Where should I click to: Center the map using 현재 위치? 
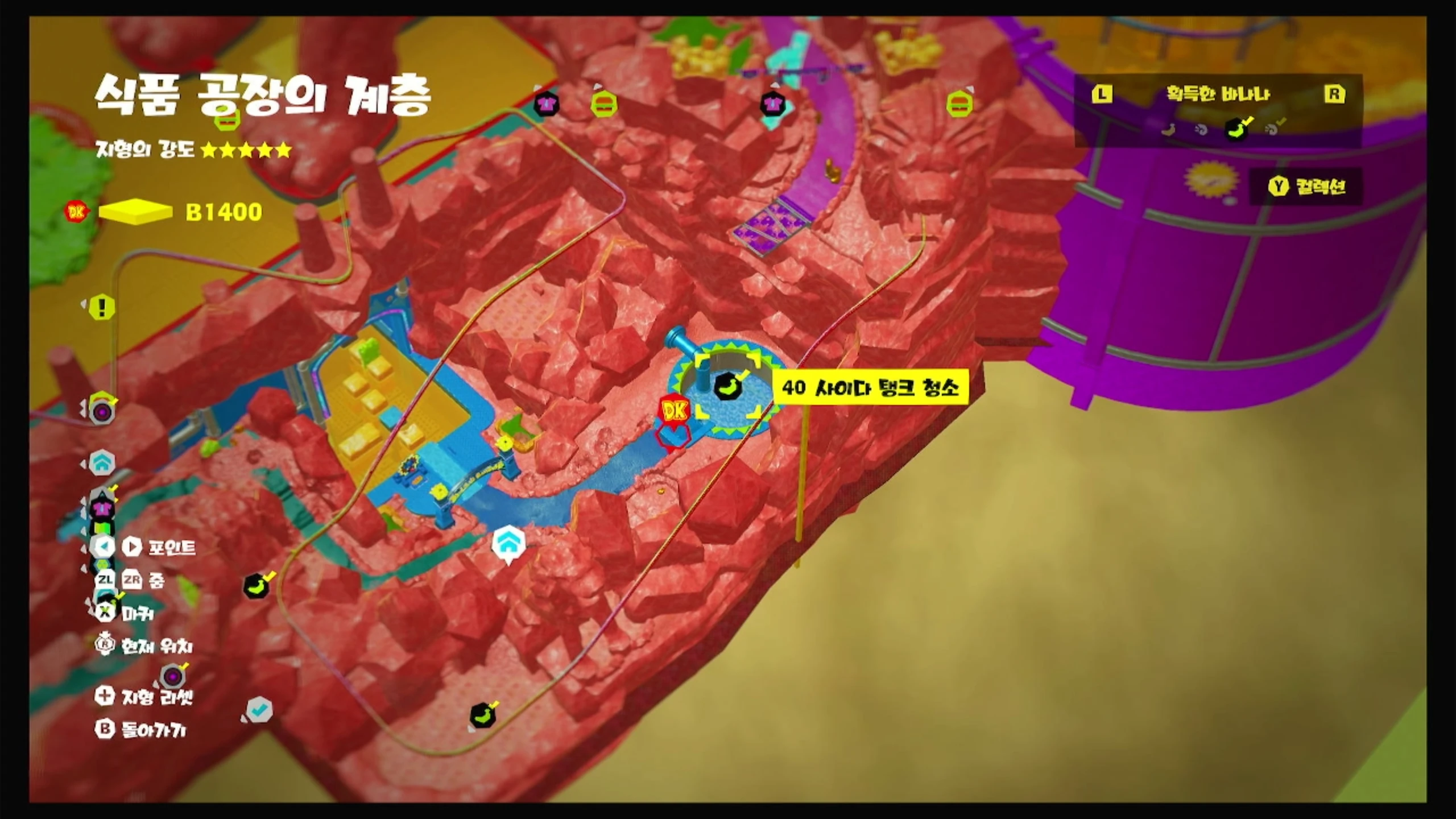[144, 646]
